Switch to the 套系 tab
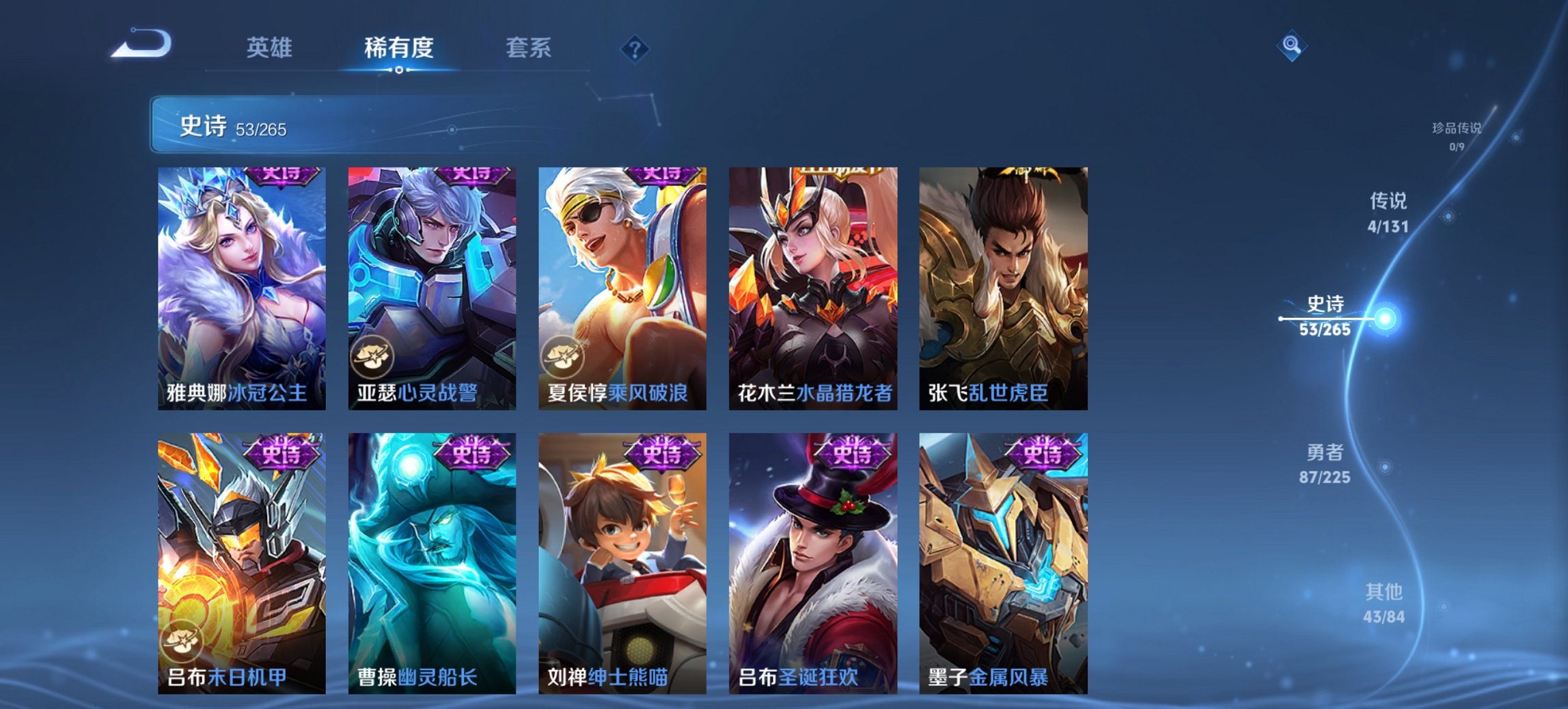The width and height of the screenshot is (1568, 709). coord(529,49)
